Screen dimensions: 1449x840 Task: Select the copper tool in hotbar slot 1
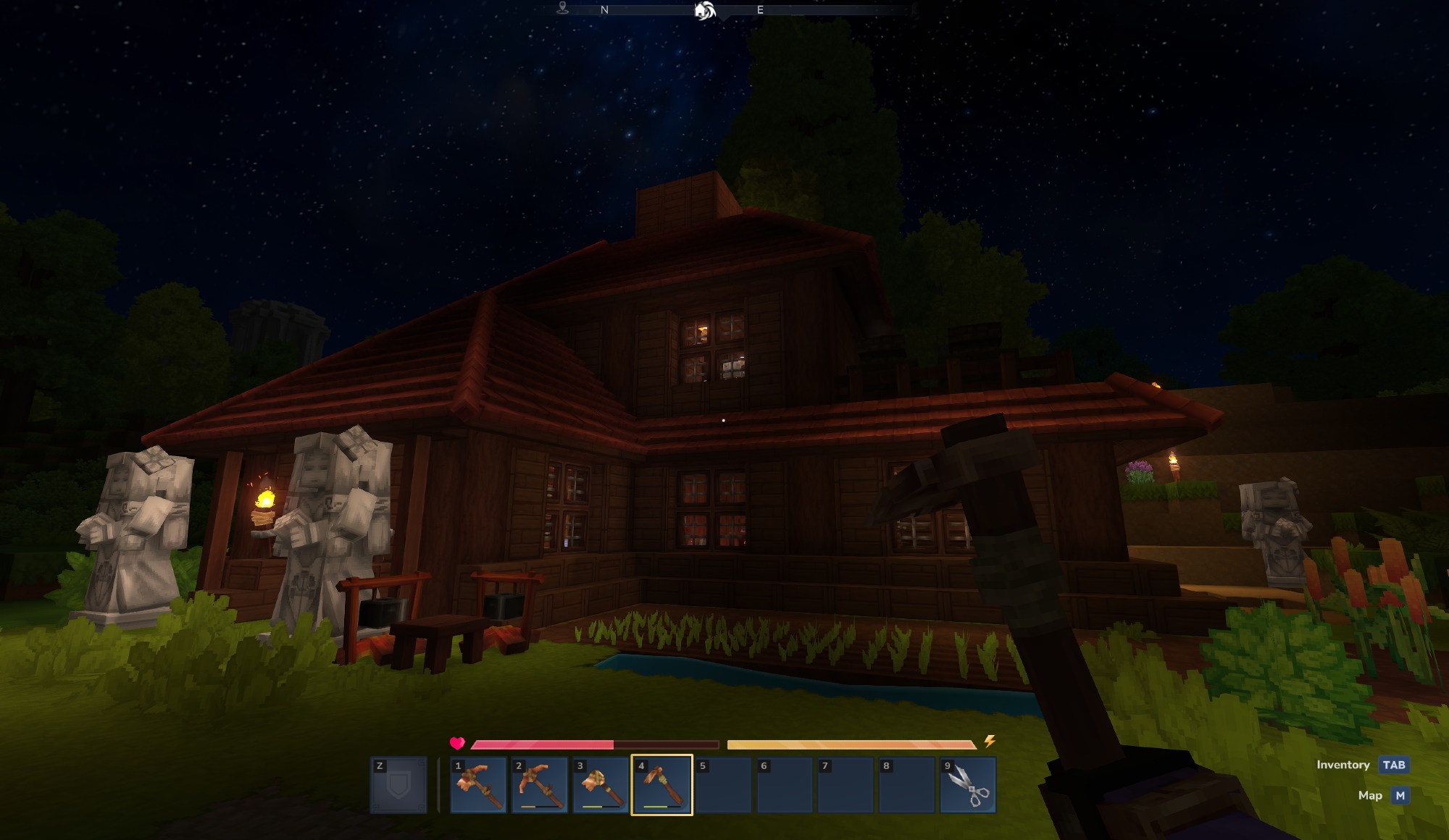[478, 786]
